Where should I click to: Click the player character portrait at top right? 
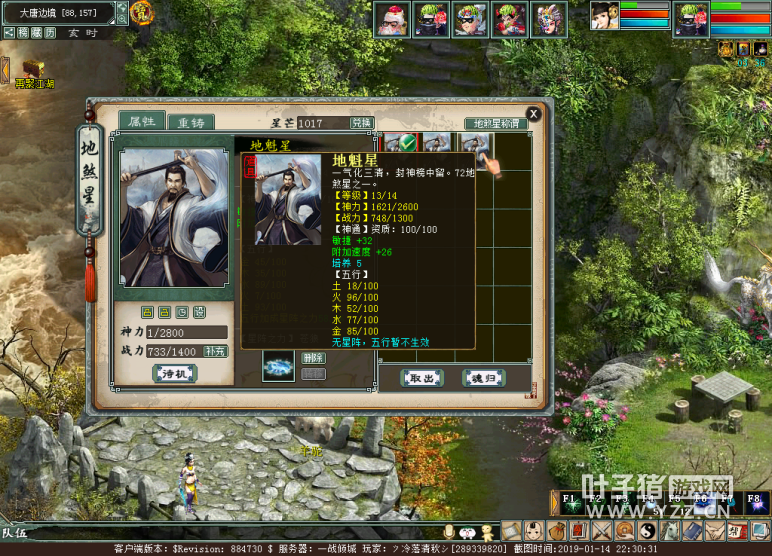point(690,20)
